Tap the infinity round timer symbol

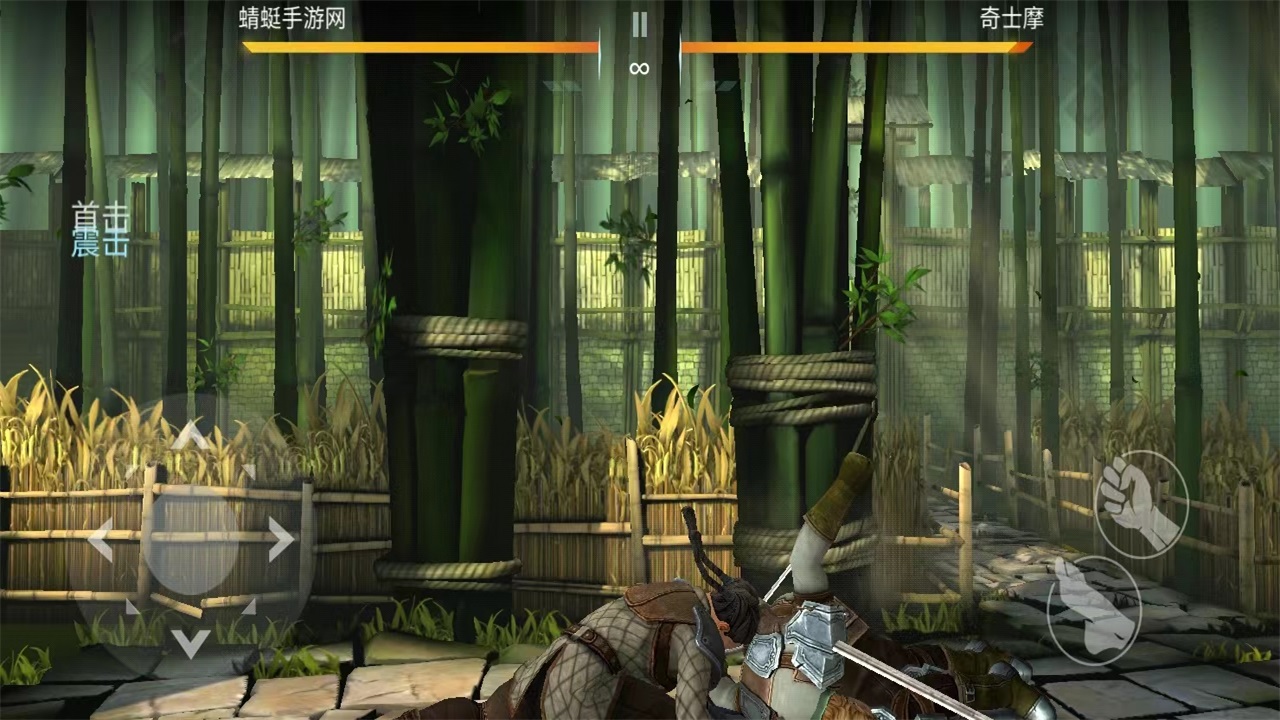tap(639, 68)
